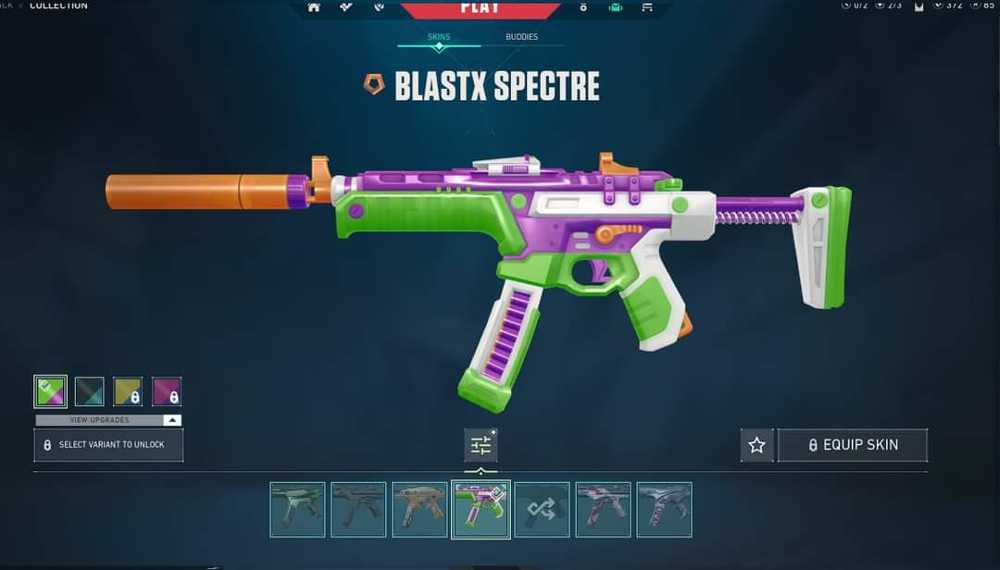Pick the locked yellow variant swatch
The width and height of the screenshot is (1000, 570).
[128, 391]
